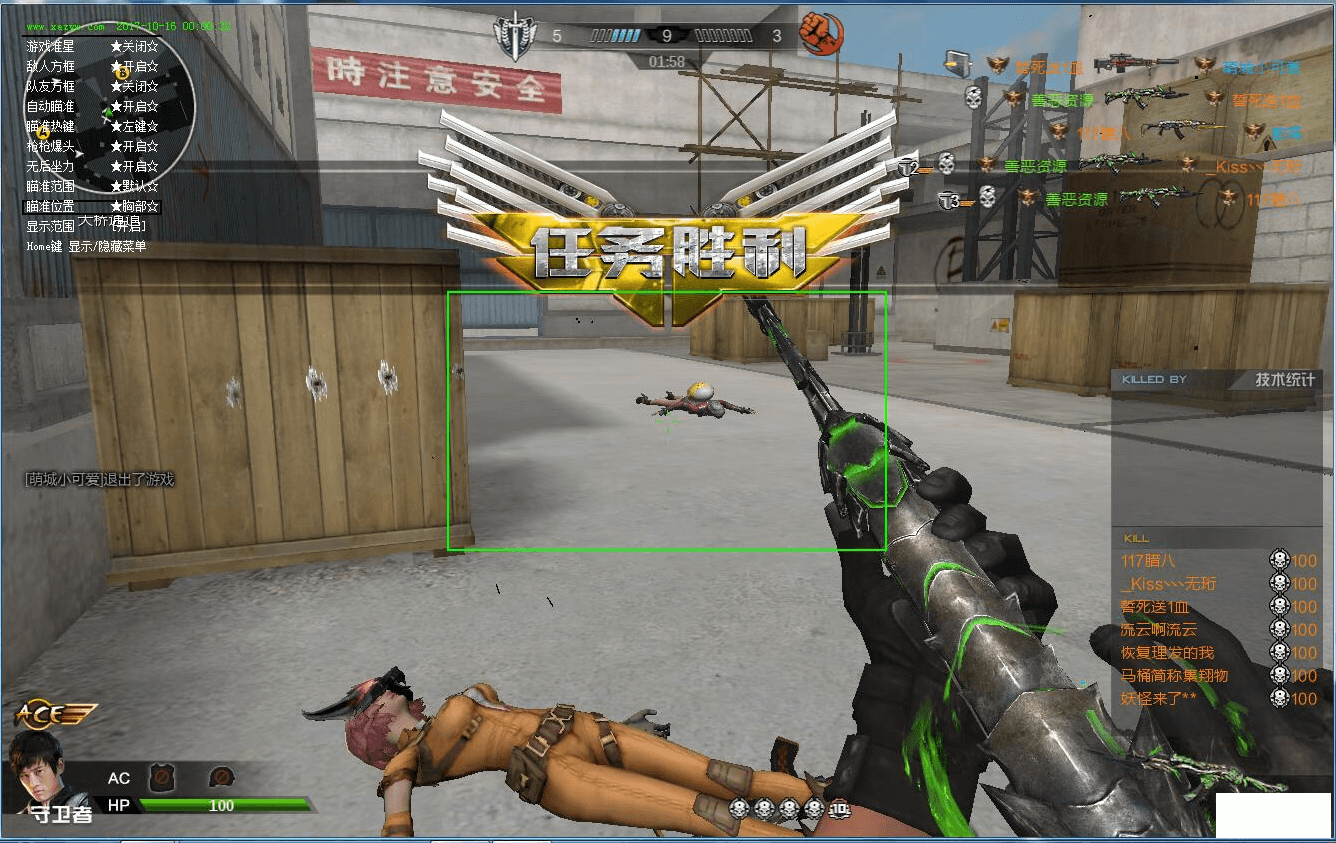Image resolution: width=1336 pixels, height=843 pixels.
Task: Select 马桶简称集翔物 in the kill list
Action: (x=1174, y=676)
